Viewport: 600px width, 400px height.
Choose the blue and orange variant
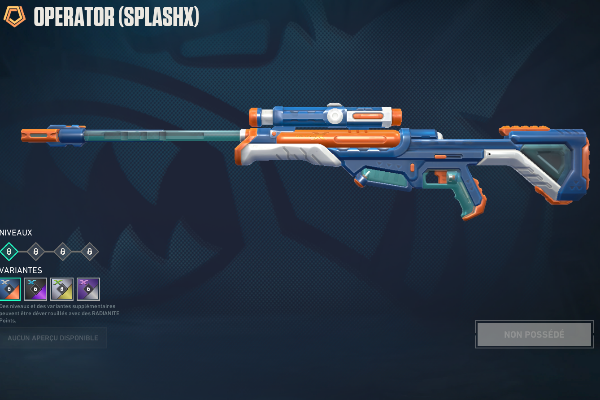[10, 289]
